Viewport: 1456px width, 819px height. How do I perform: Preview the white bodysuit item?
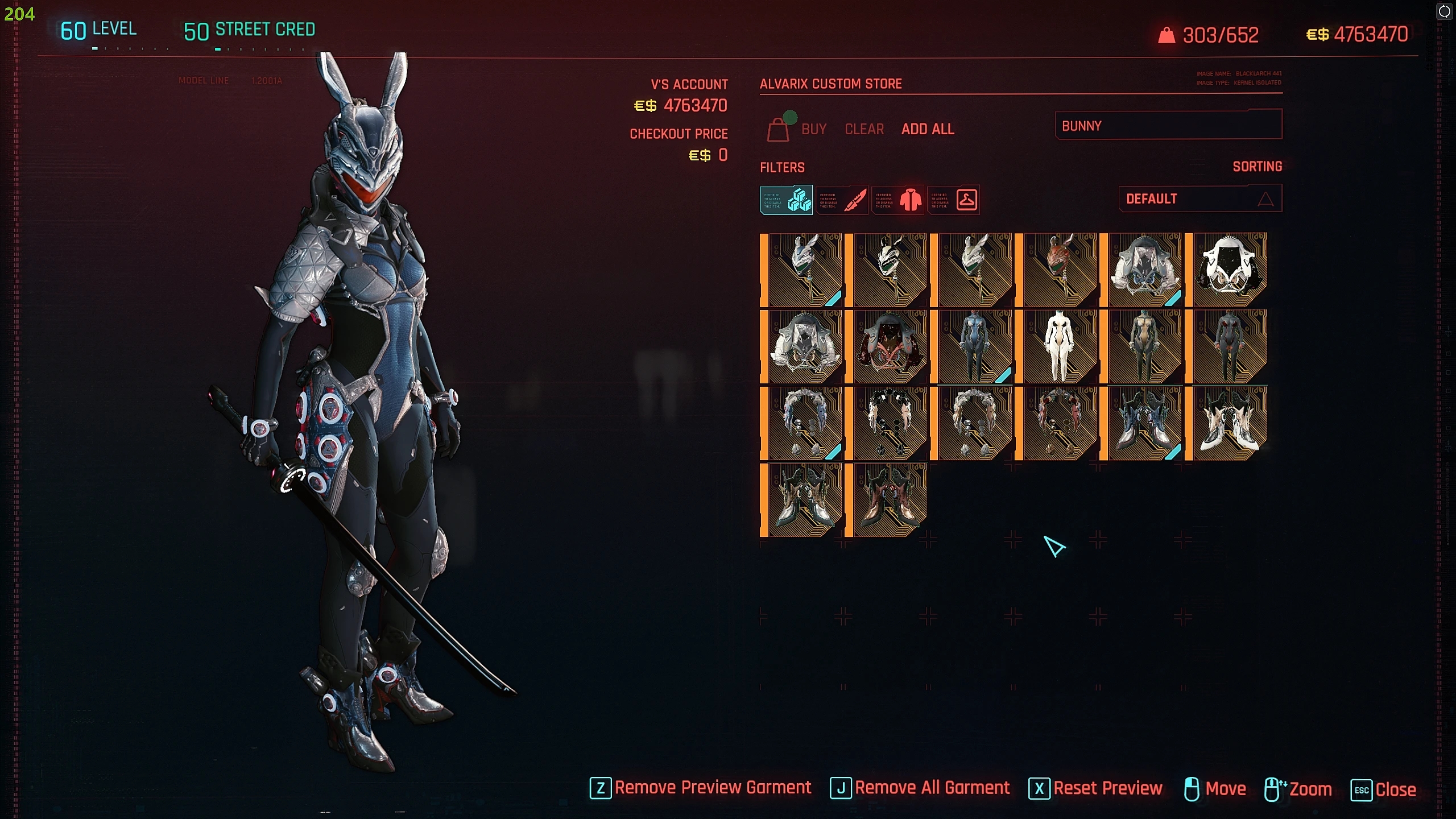(x=1057, y=346)
